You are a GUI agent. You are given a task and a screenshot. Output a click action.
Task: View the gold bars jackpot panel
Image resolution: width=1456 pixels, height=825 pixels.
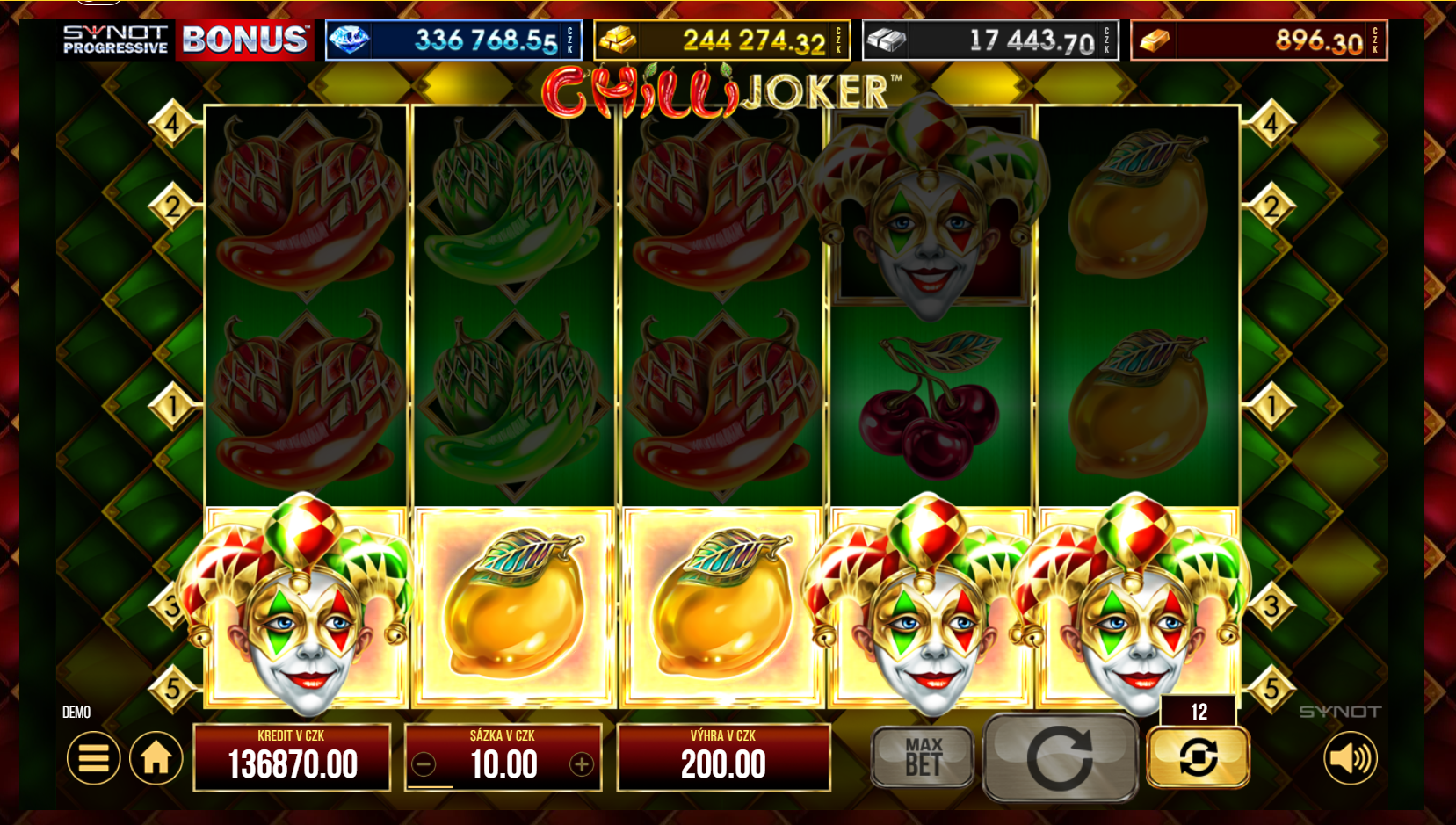pos(722,40)
